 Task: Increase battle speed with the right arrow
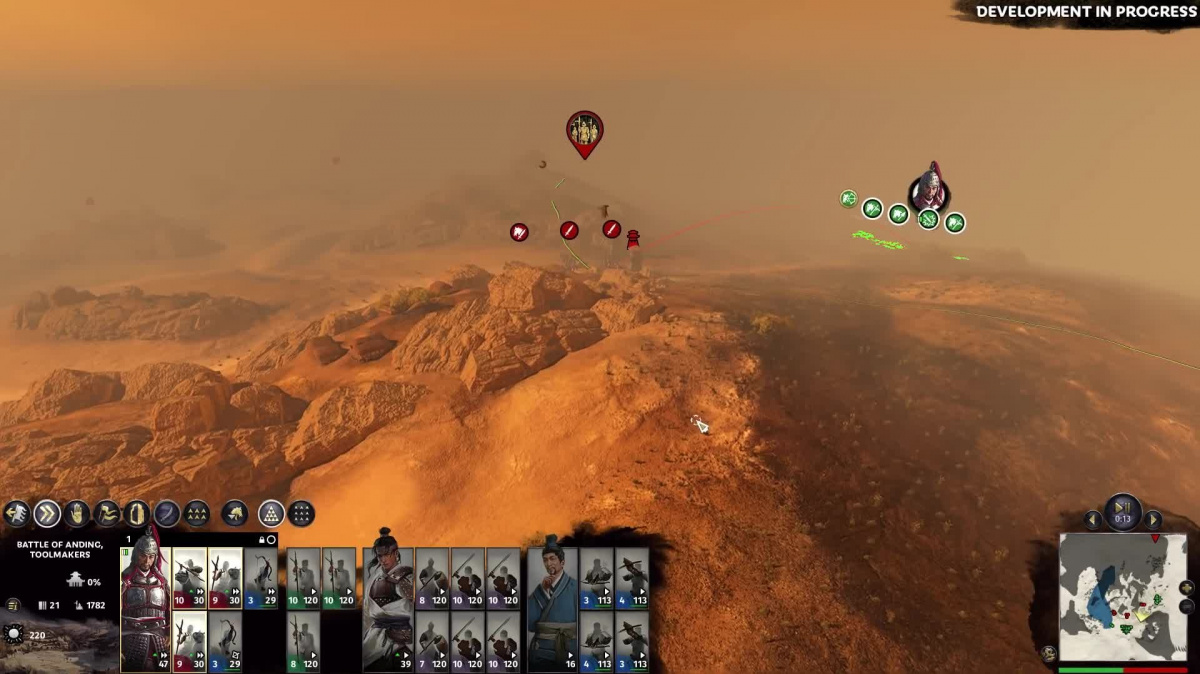[x=1153, y=520]
